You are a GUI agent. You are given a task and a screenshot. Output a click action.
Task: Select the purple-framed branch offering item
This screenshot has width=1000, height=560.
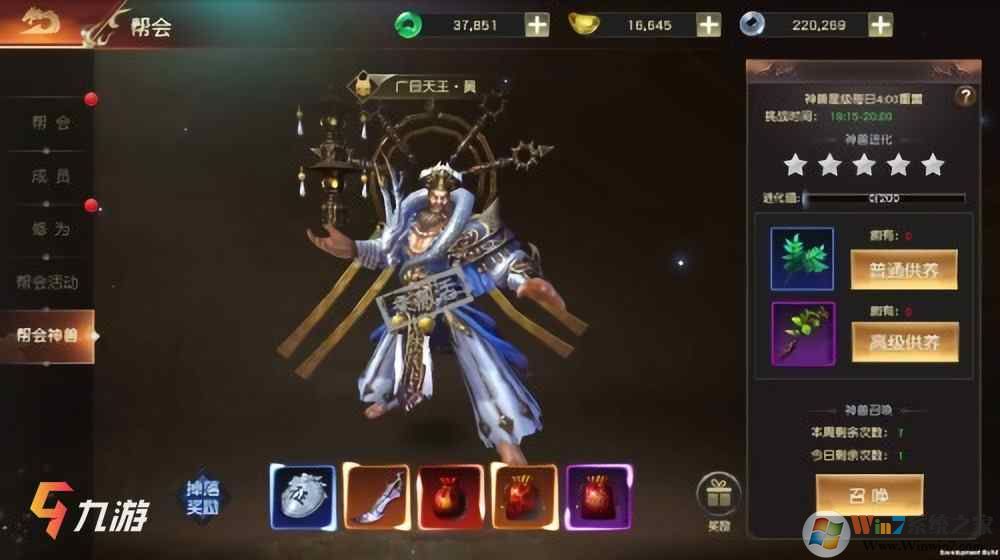click(802, 335)
